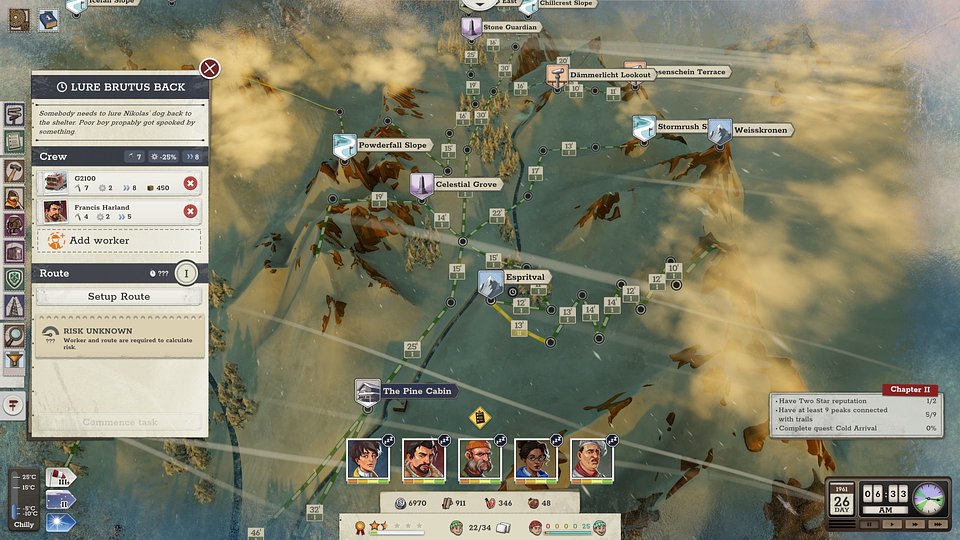Image resolution: width=960 pixels, height=540 pixels.
Task: Open Setup Route for the task
Action: (x=119, y=297)
